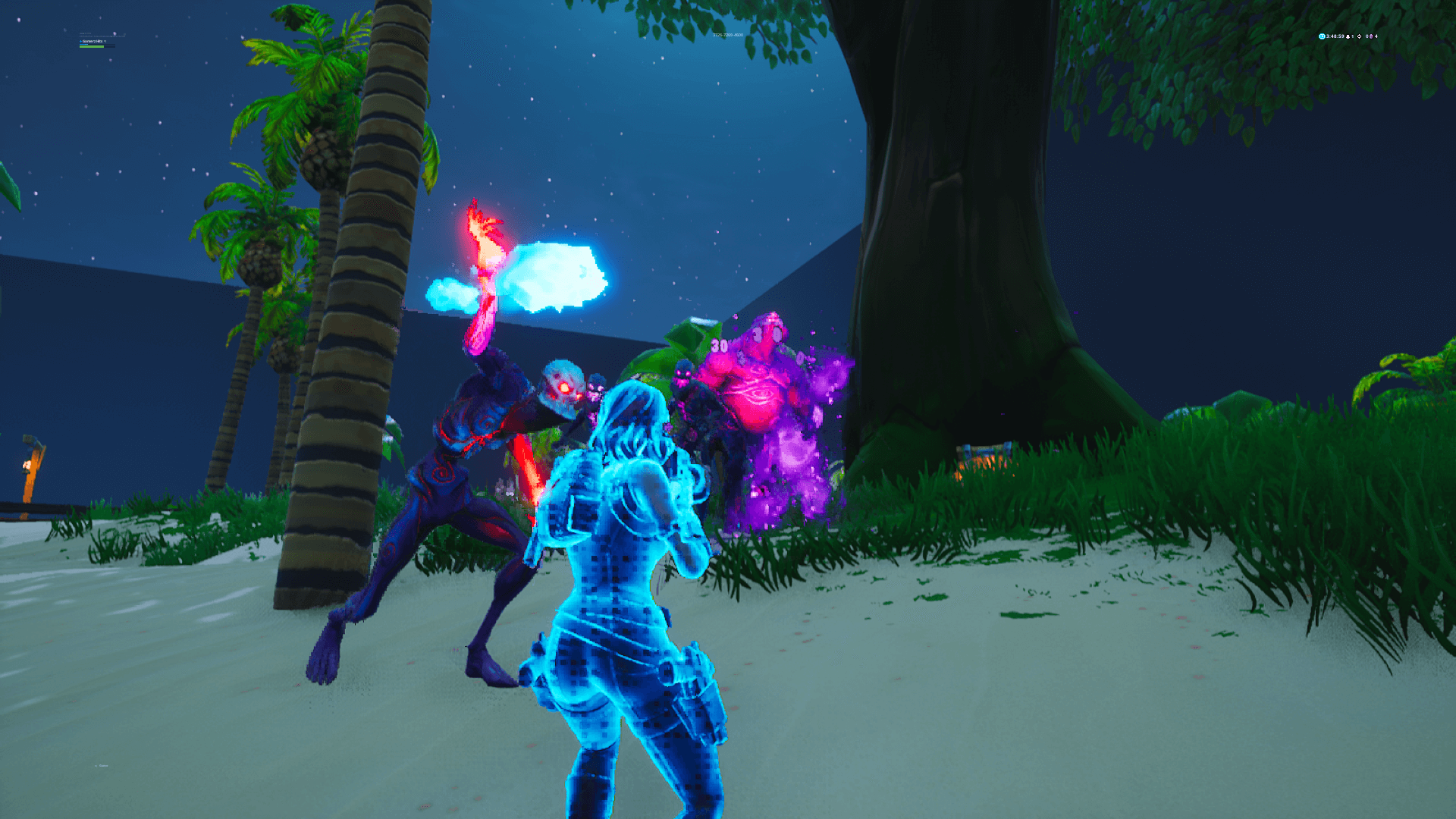
Task: Click the cyan match timer icon
Action: (x=1321, y=36)
